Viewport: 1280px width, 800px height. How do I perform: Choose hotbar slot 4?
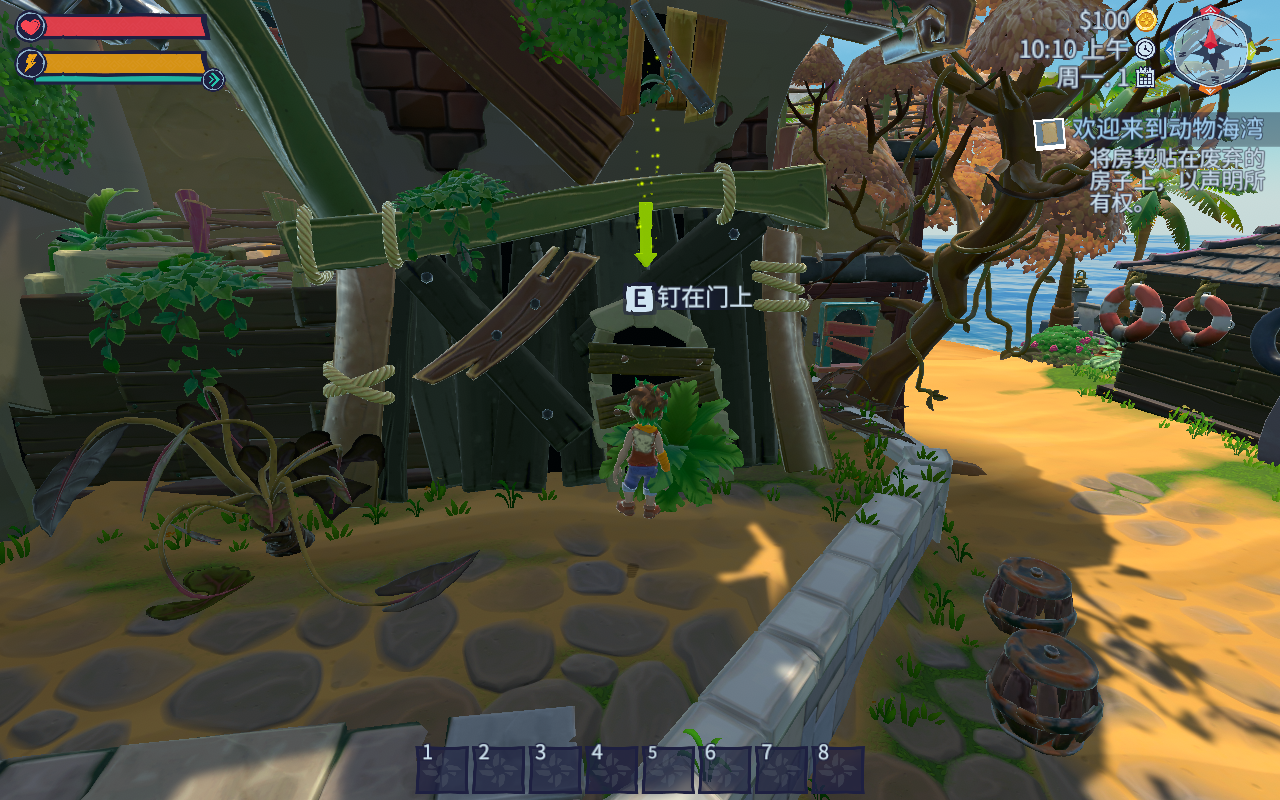[x=611, y=769]
